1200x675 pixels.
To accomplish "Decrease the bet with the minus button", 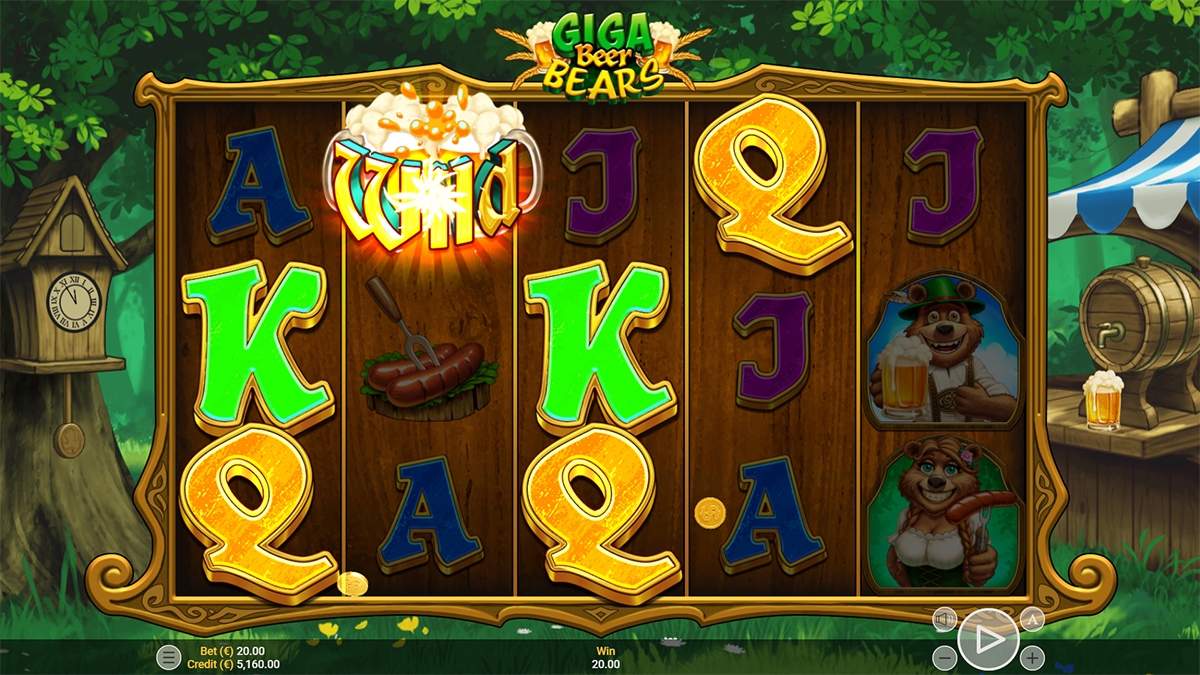I will [x=944, y=658].
